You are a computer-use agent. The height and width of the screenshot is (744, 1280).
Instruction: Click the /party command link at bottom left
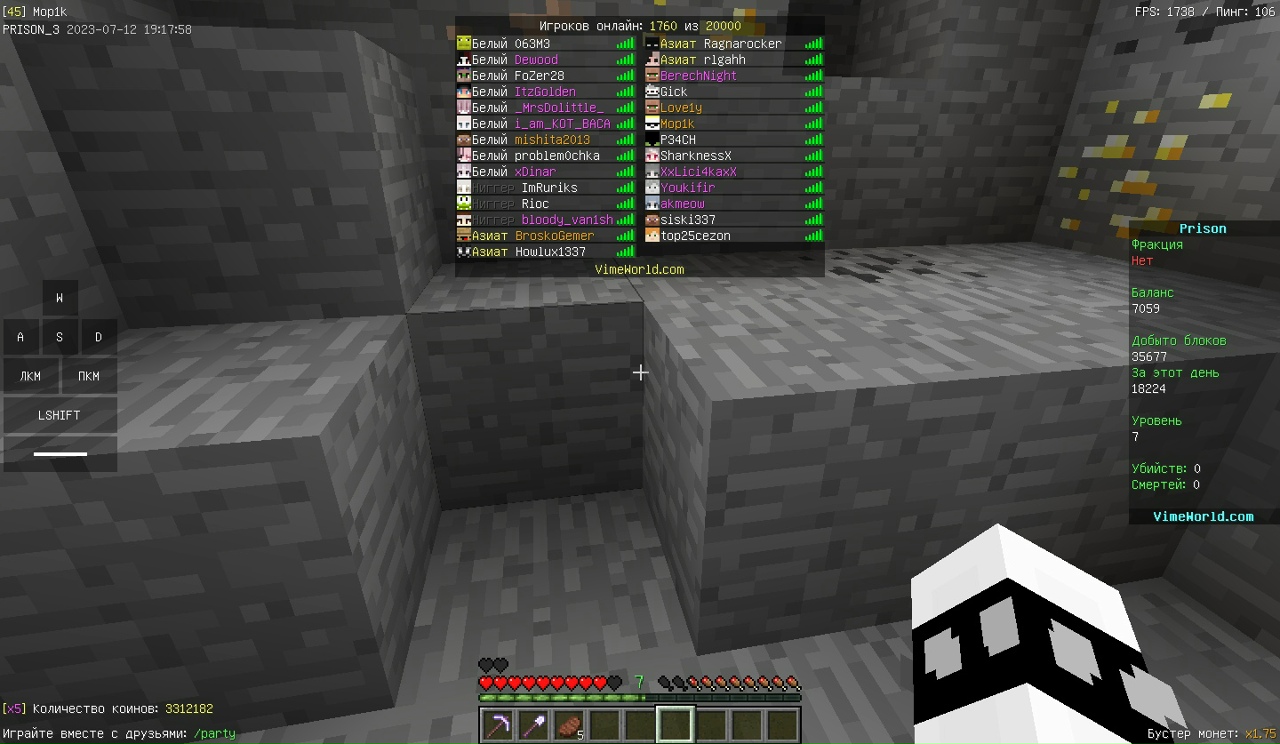pos(214,733)
